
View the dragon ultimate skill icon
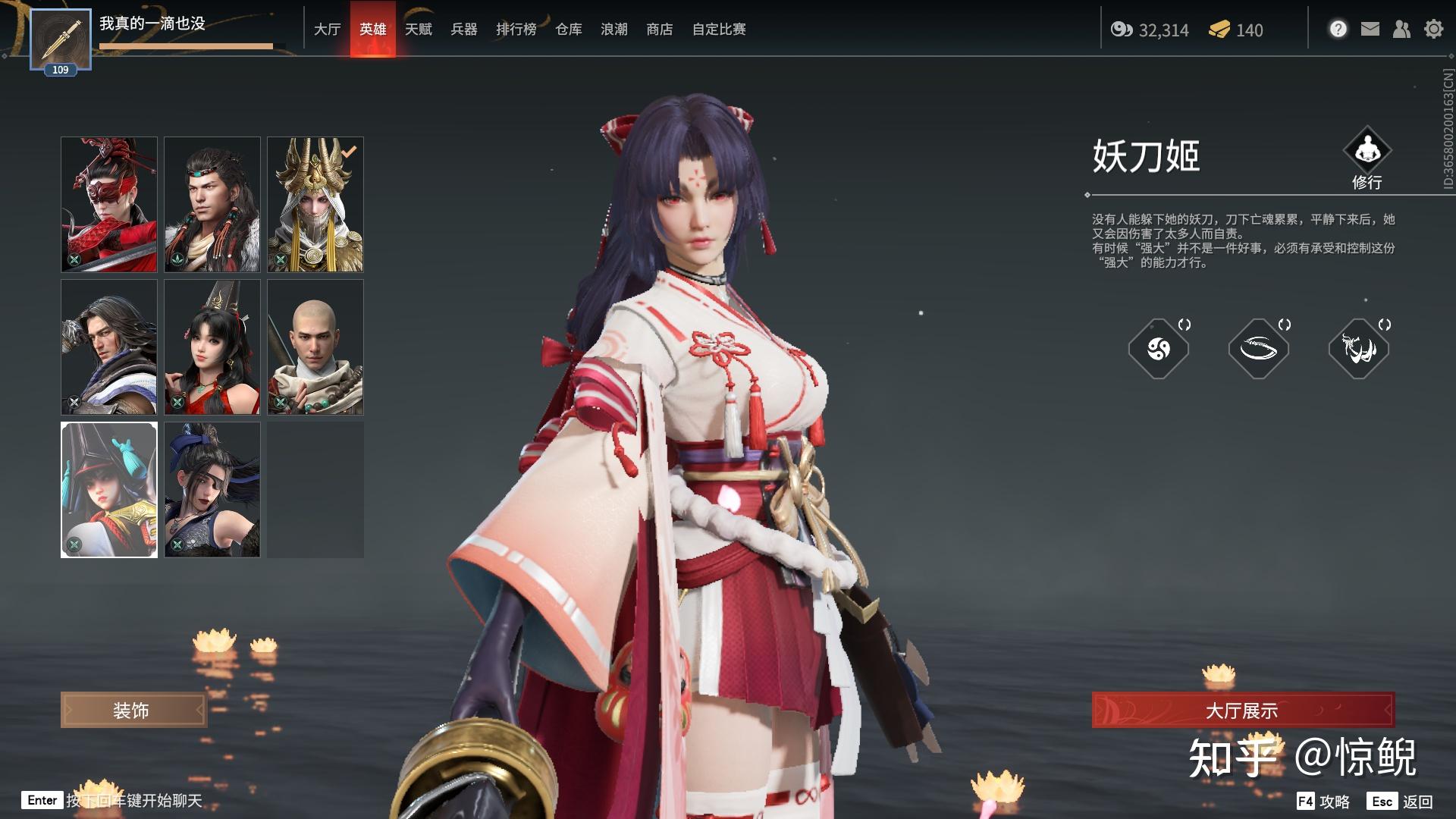[1358, 349]
